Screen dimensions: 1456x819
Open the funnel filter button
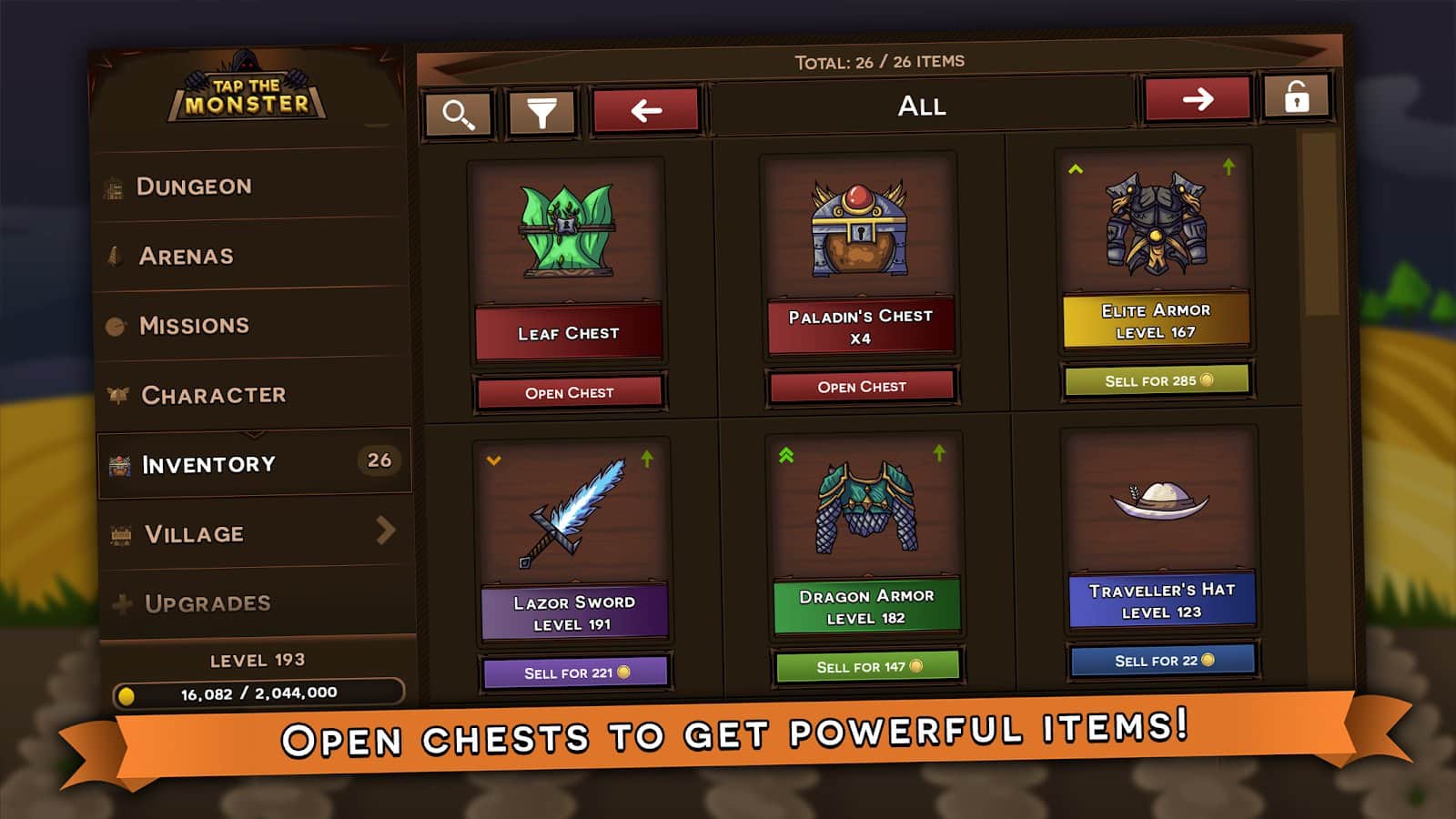(x=541, y=113)
